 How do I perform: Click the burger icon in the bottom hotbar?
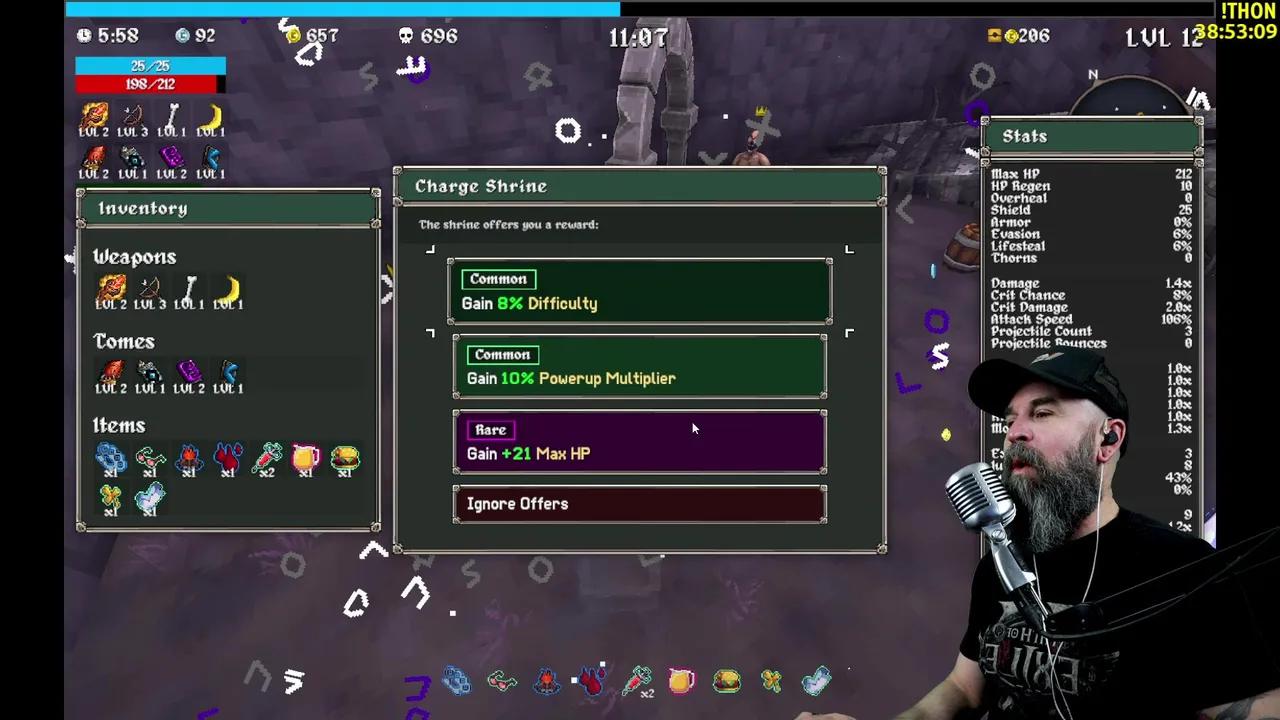[x=725, y=681]
